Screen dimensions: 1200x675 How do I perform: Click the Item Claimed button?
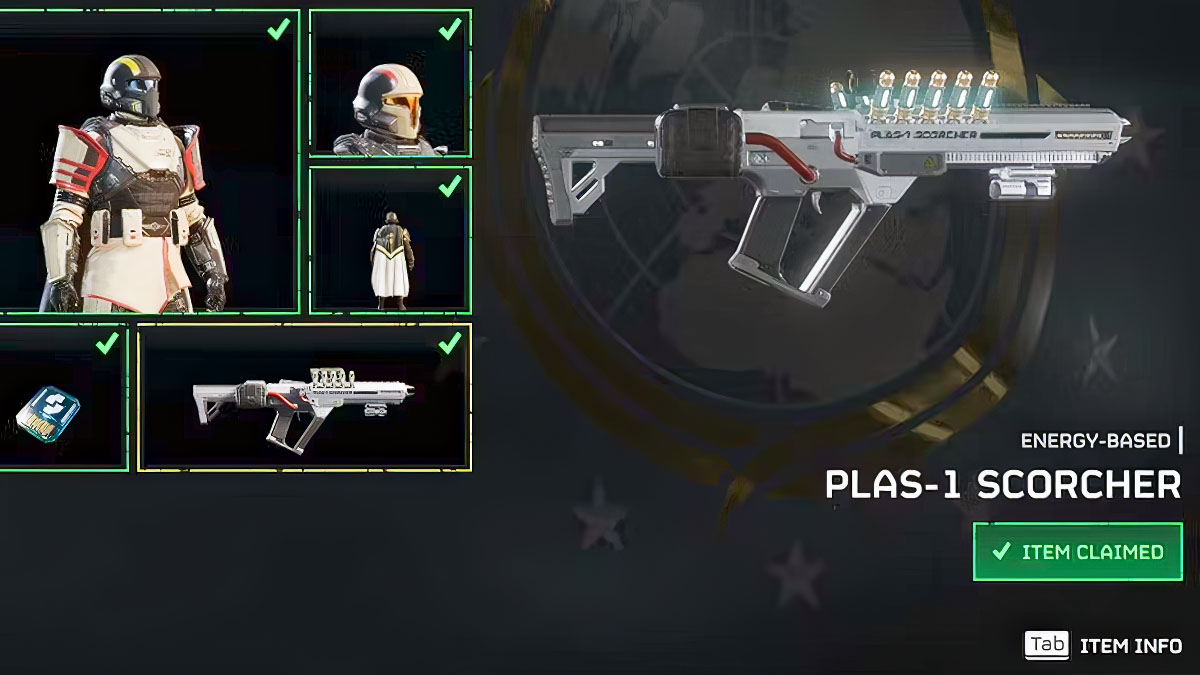(x=1077, y=551)
